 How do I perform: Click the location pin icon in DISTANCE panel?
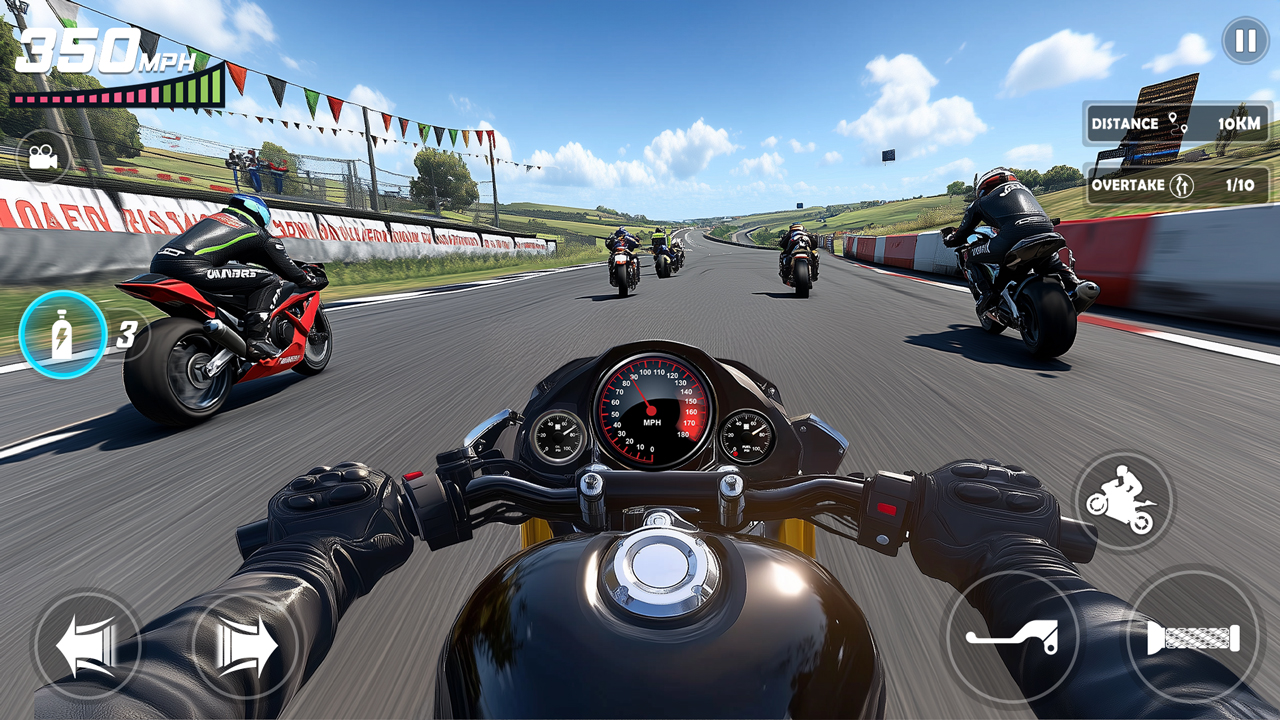1176,123
